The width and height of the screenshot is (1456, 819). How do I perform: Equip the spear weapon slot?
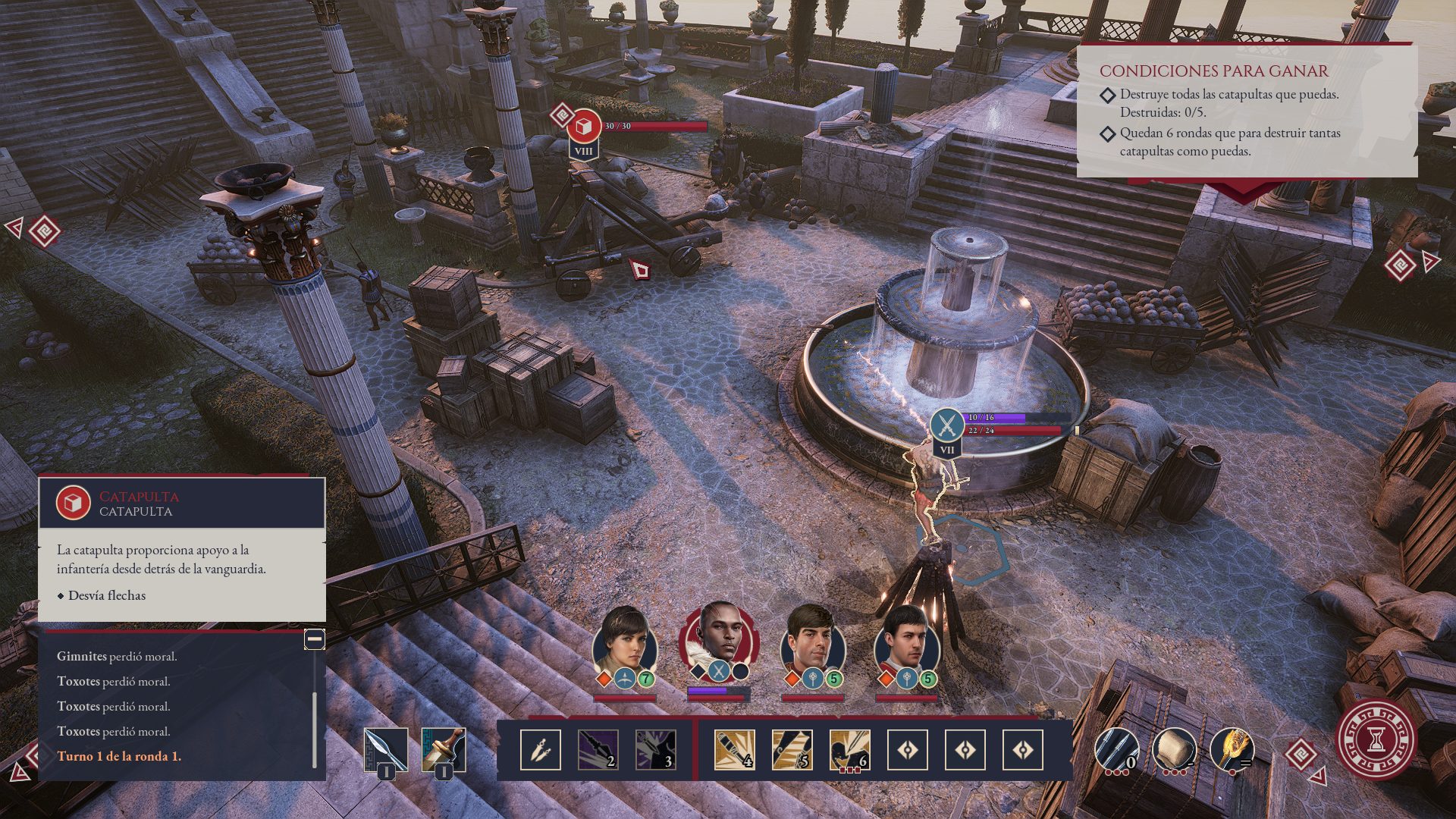point(386,749)
